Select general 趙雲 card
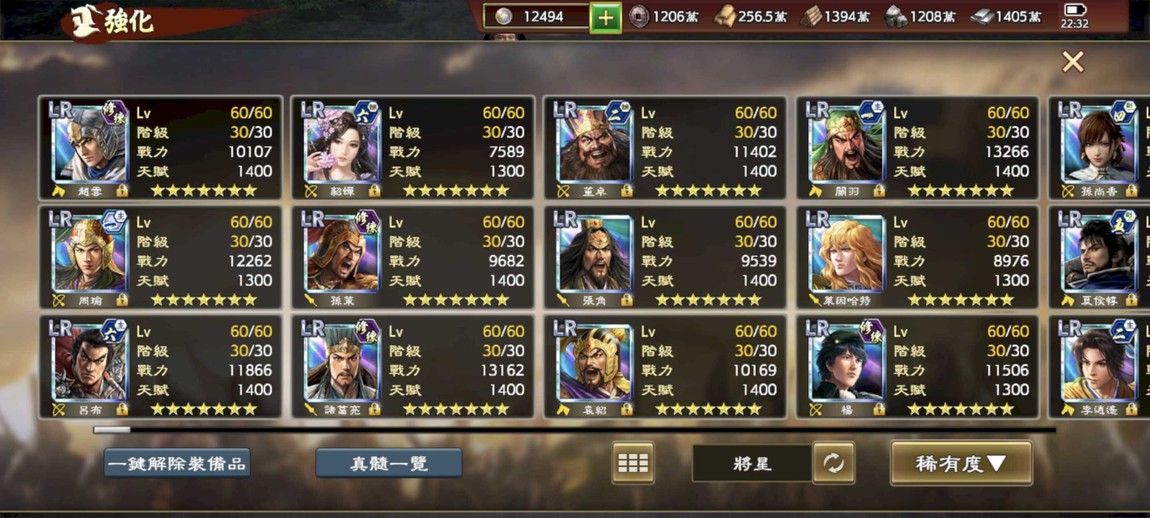Viewport: 1150px width, 518px height. click(160, 148)
